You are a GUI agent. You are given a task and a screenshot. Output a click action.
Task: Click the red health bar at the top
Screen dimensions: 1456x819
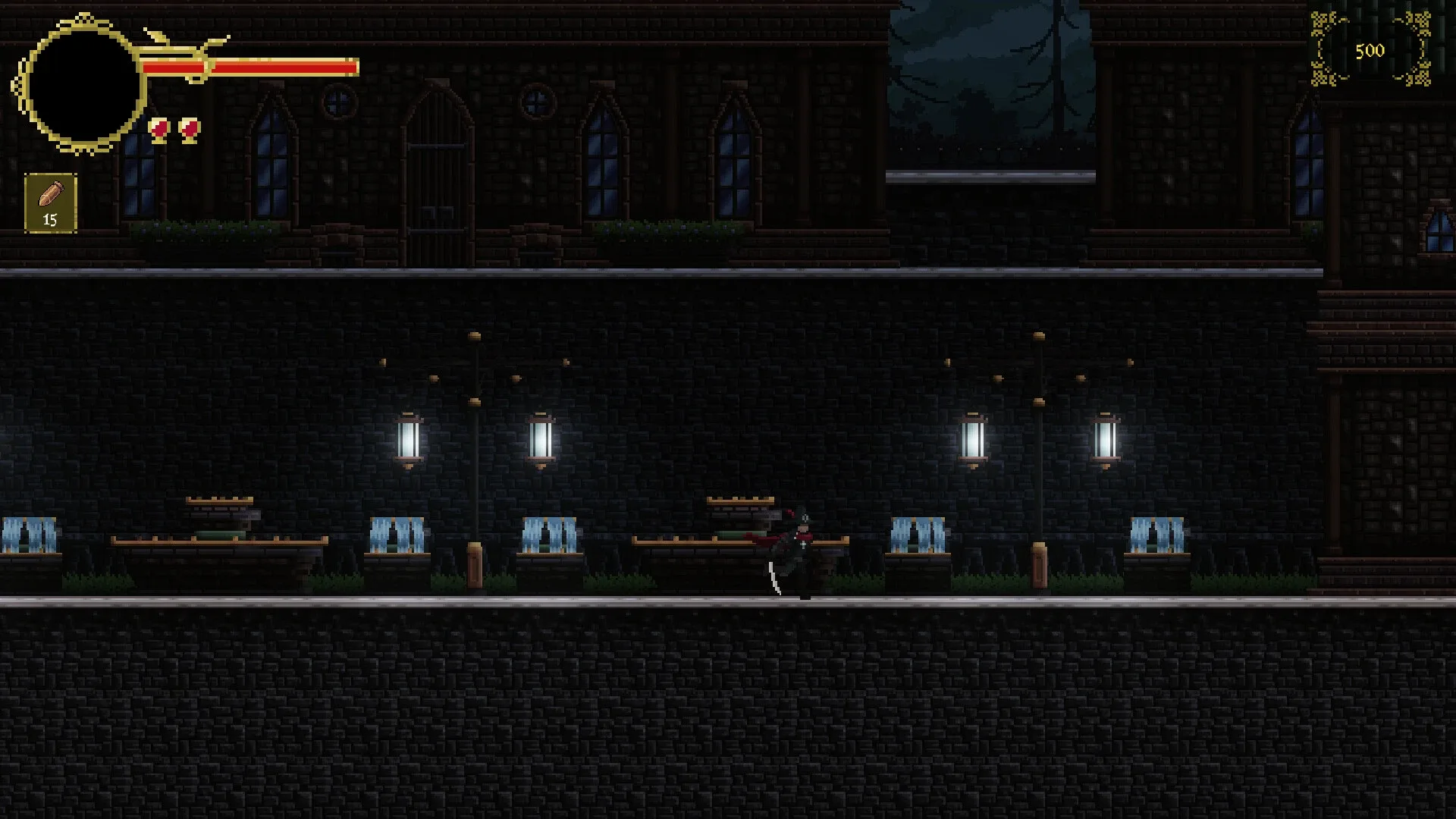250,67
